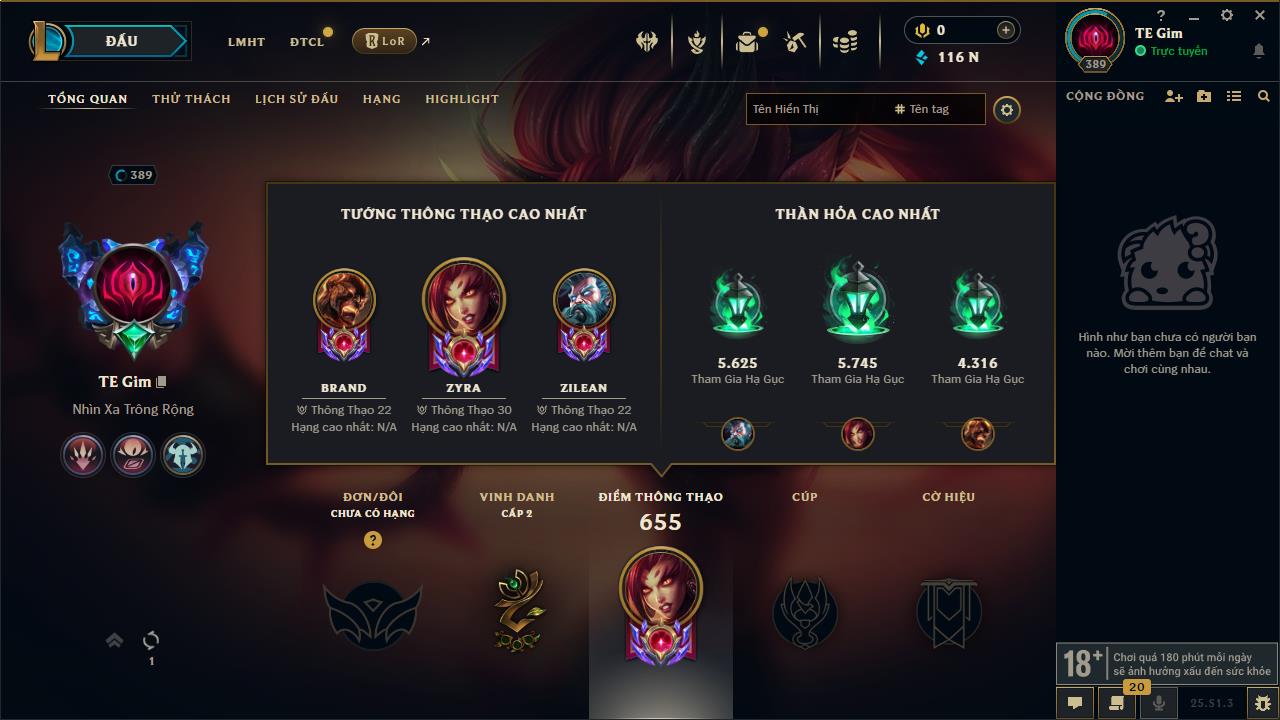Open the LMHT section

(x=246, y=42)
